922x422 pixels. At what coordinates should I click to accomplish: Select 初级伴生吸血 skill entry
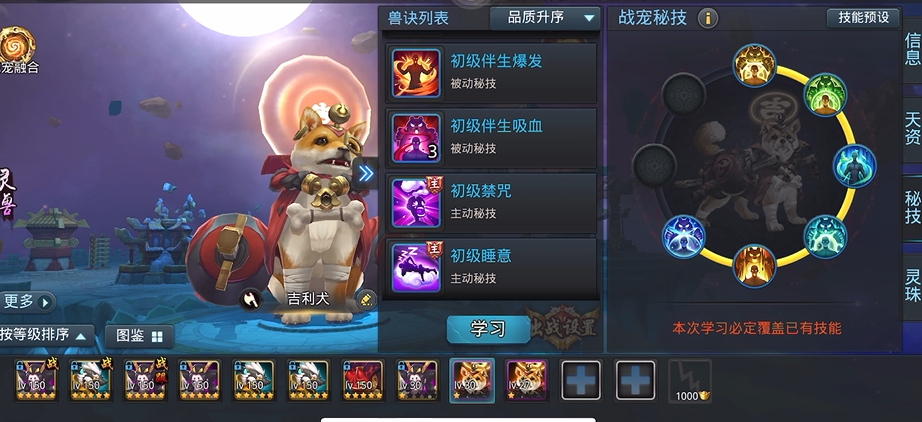coord(490,137)
